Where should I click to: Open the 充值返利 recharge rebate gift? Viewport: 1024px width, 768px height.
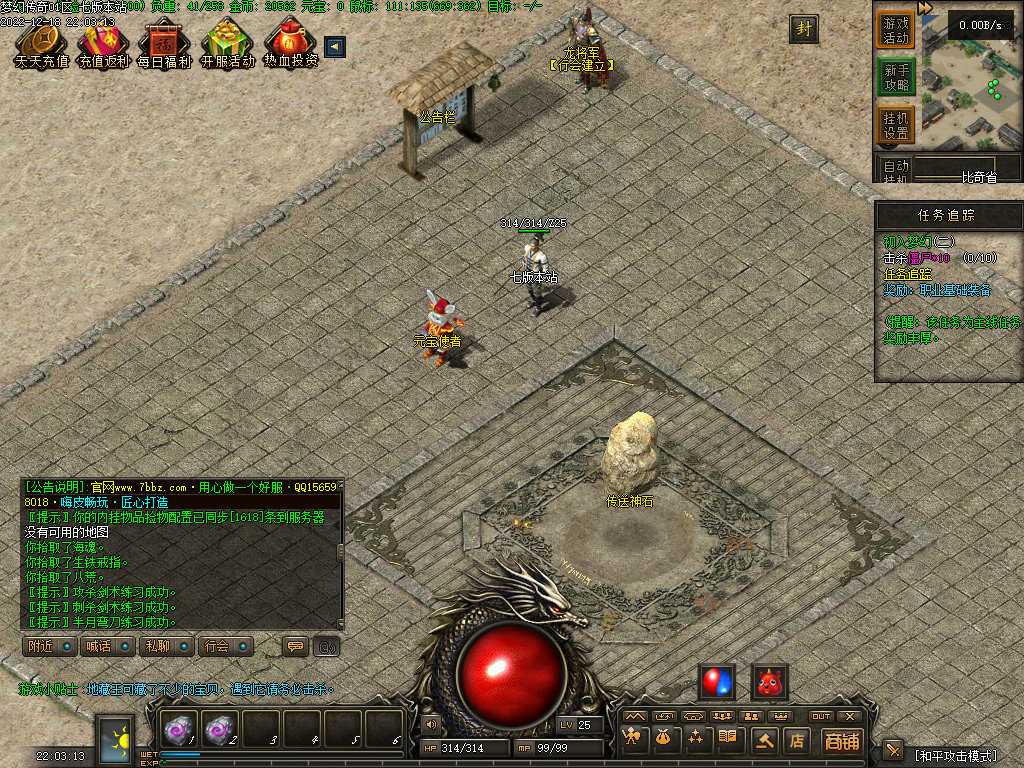tap(103, 44)
